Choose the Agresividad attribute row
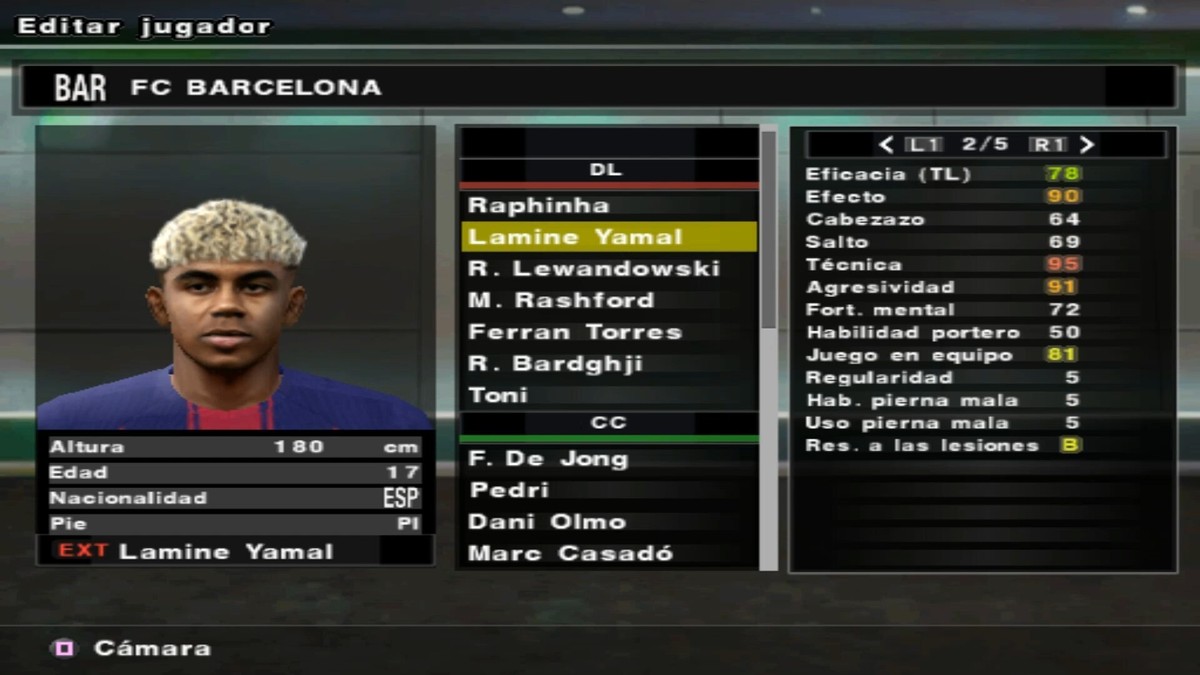Image resolution: width=1200 pixels, height=675 pixels. pos(943,287)
